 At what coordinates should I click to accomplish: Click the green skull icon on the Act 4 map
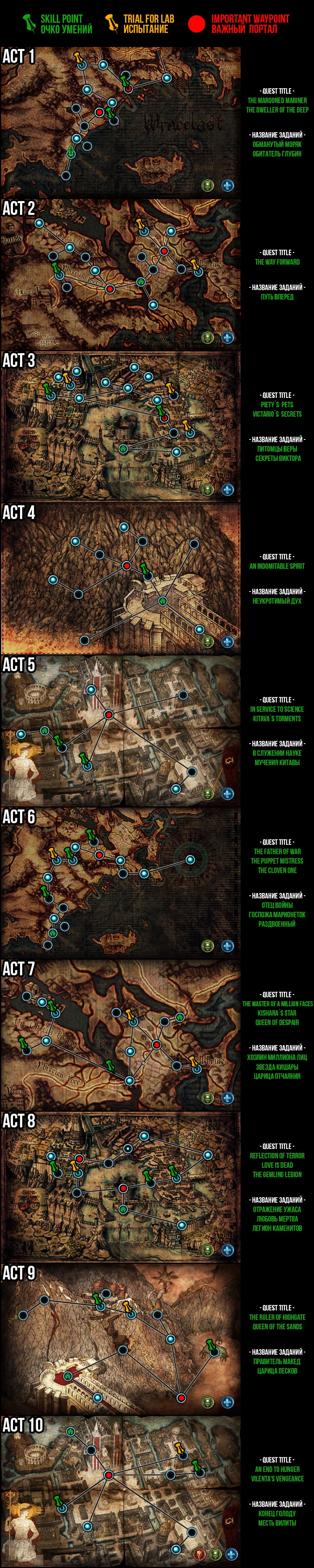(x=208, y=642)
